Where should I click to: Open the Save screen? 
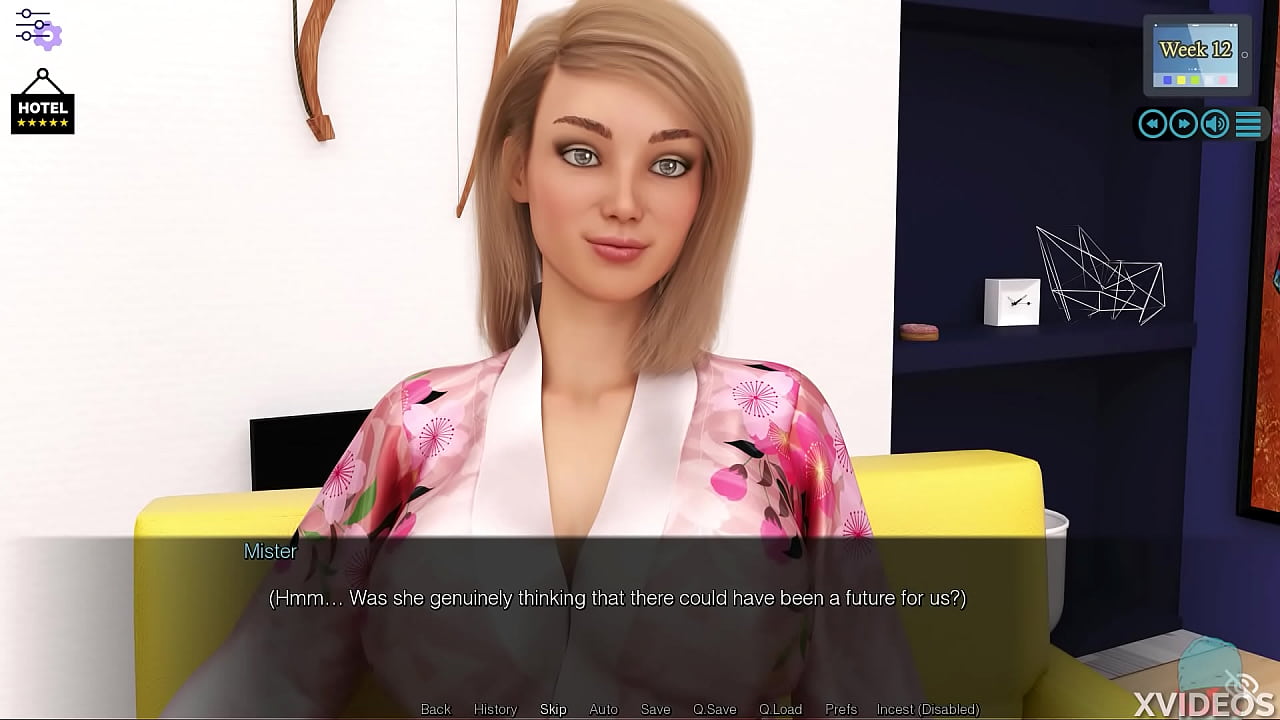point(655,709)
